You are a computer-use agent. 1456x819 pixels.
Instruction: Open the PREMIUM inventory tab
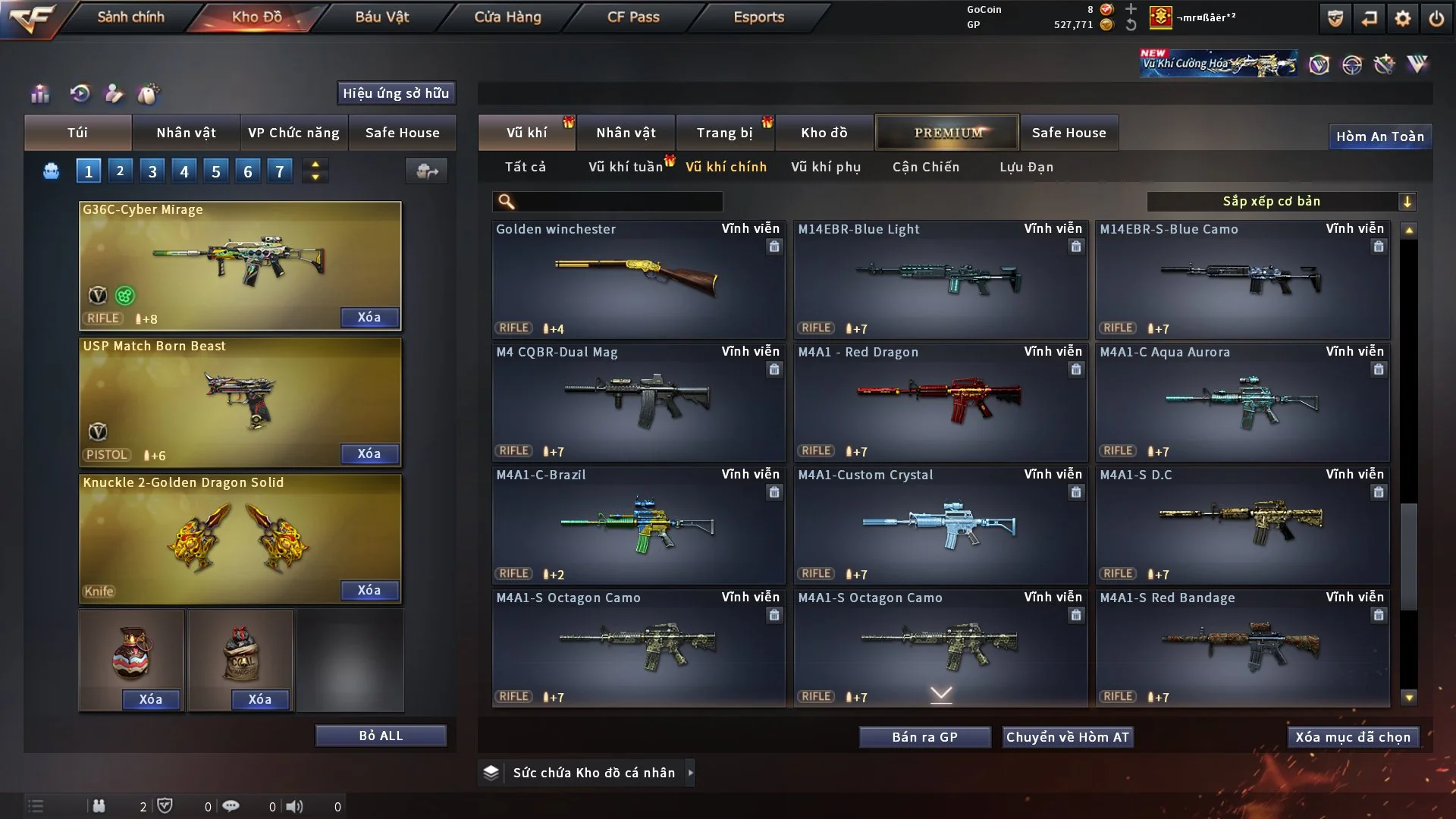(947, 133)
